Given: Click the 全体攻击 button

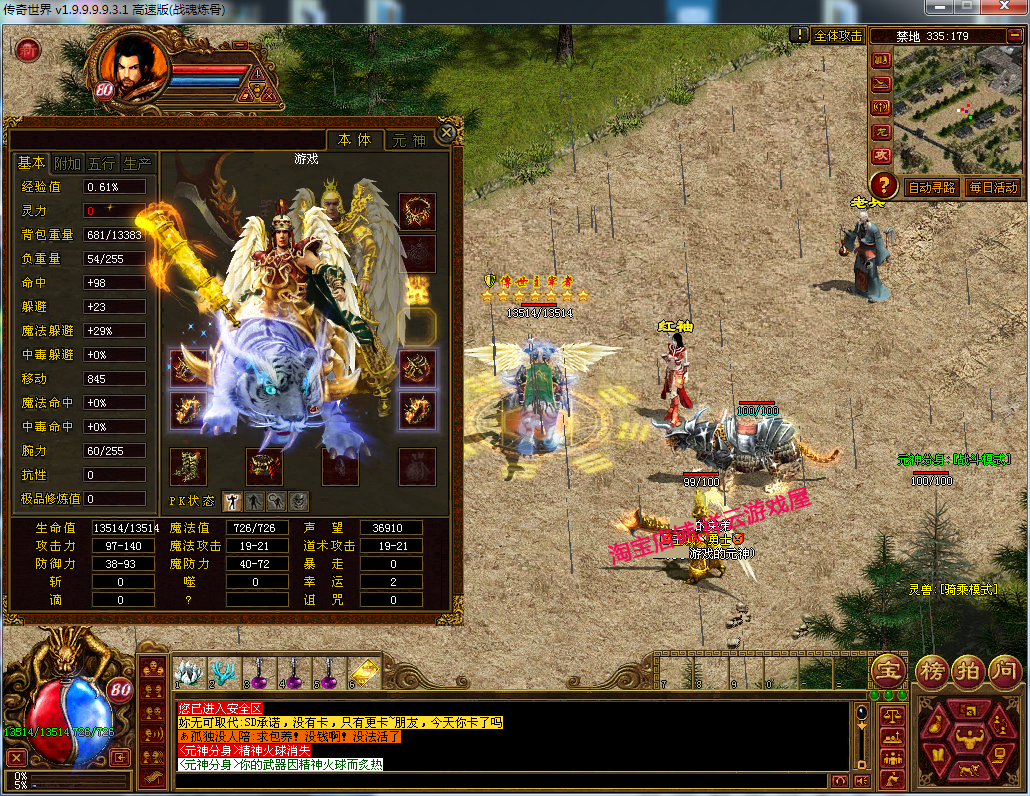Looking at the screenshot, I should pos(838,35).
